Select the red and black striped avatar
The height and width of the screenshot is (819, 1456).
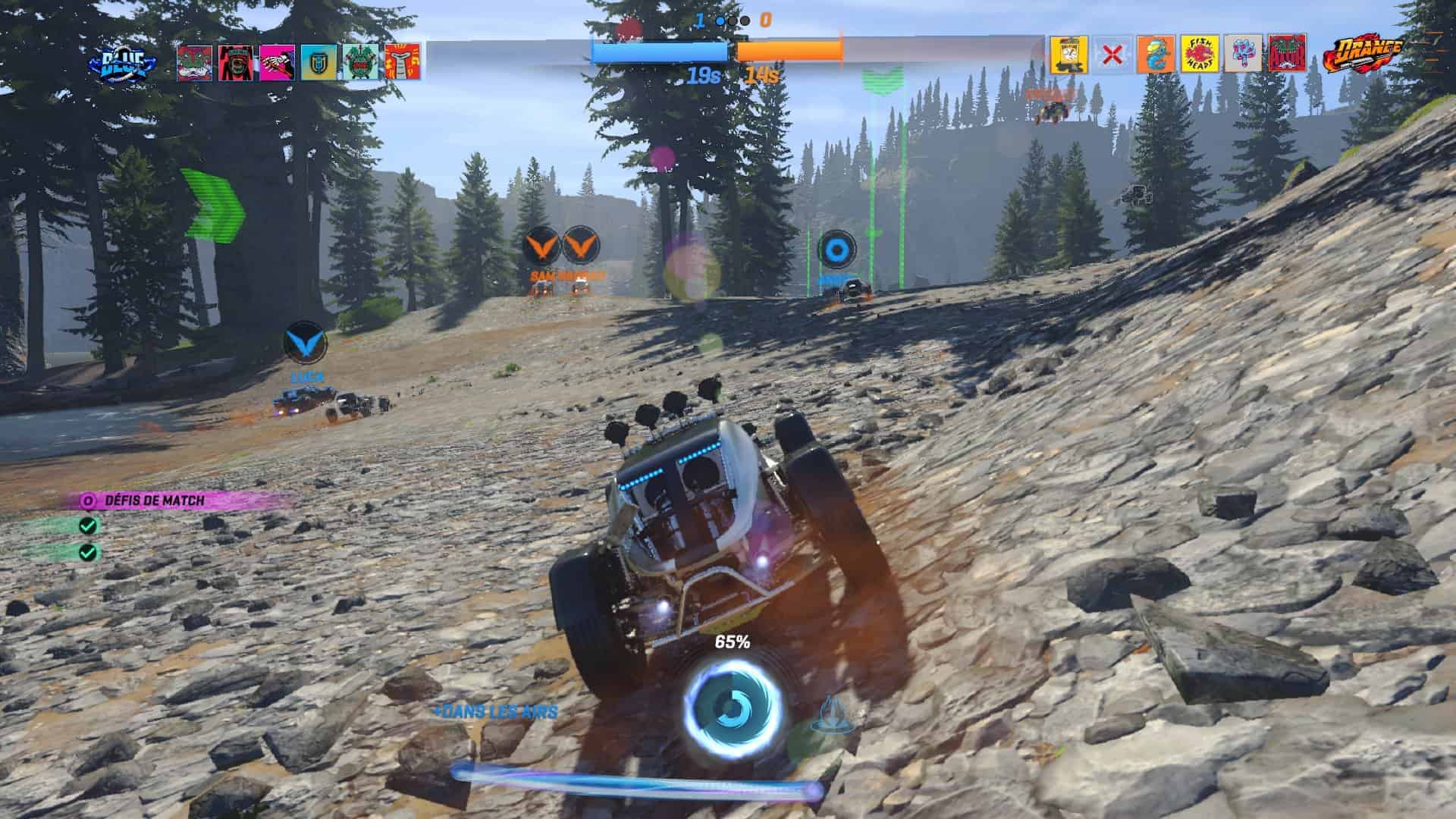point(237,62)
